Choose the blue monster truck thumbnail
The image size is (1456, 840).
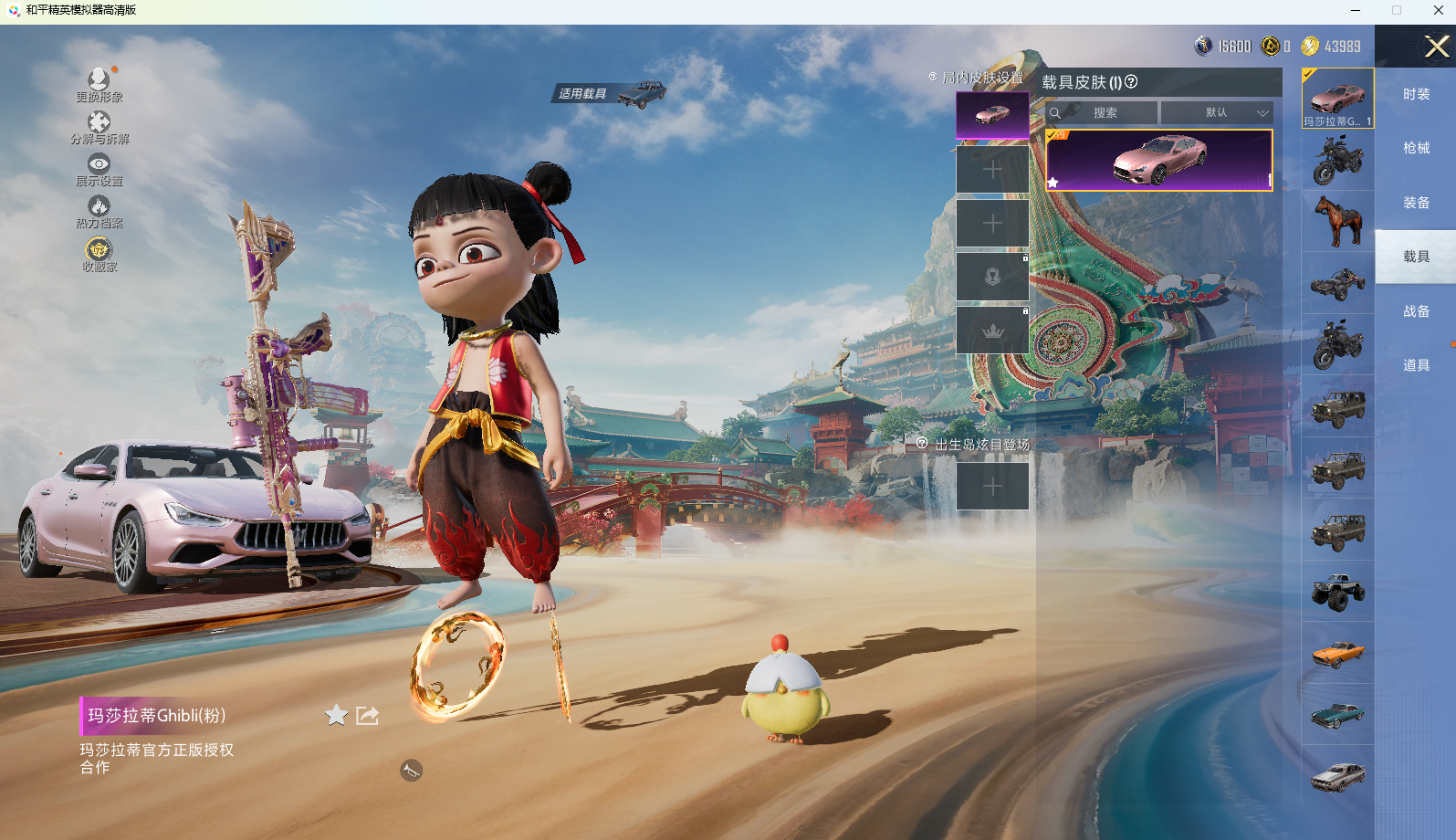pos(1337,591)
